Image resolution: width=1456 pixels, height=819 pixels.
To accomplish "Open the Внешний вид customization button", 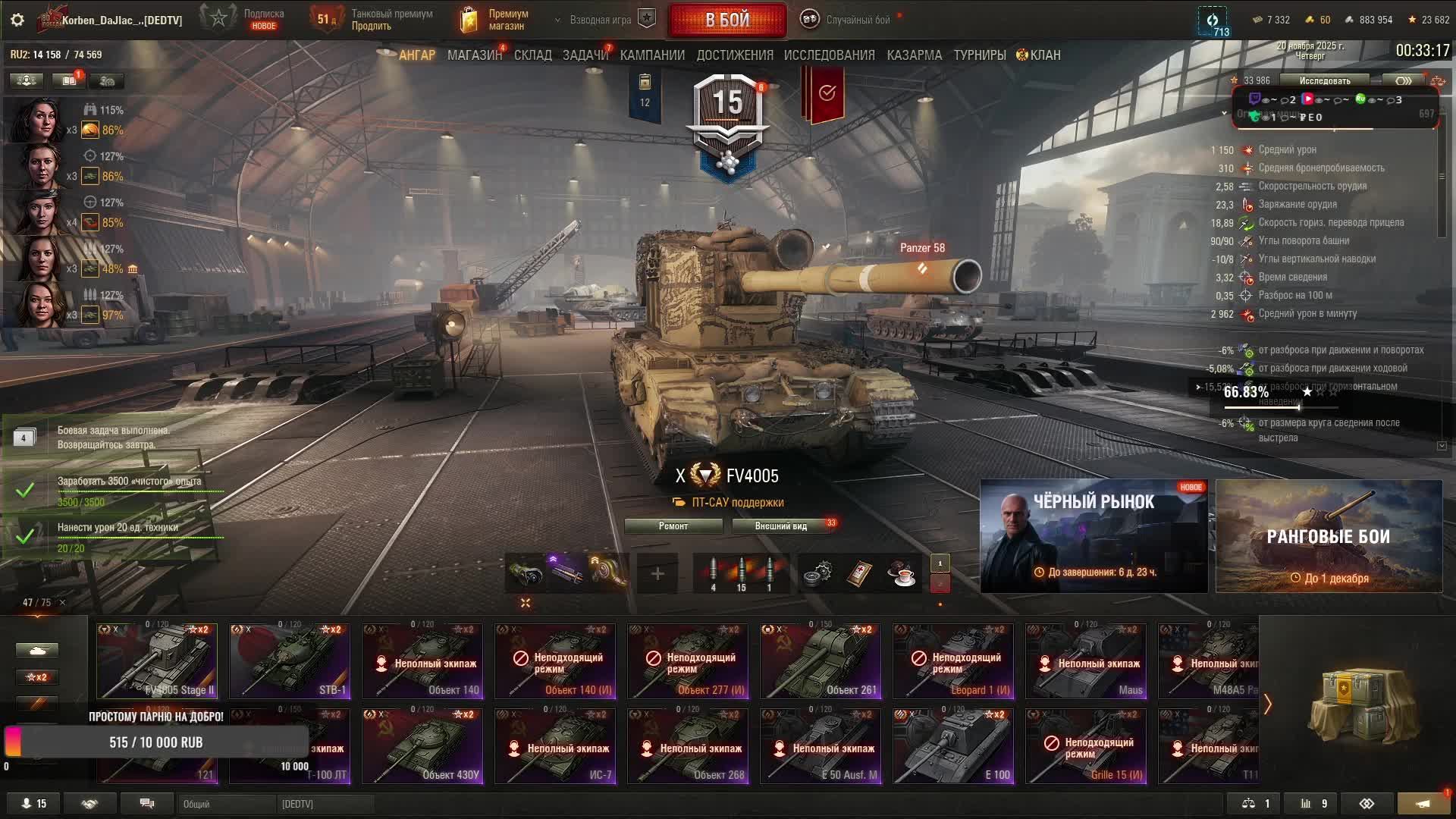I will (x=781, y=526).
